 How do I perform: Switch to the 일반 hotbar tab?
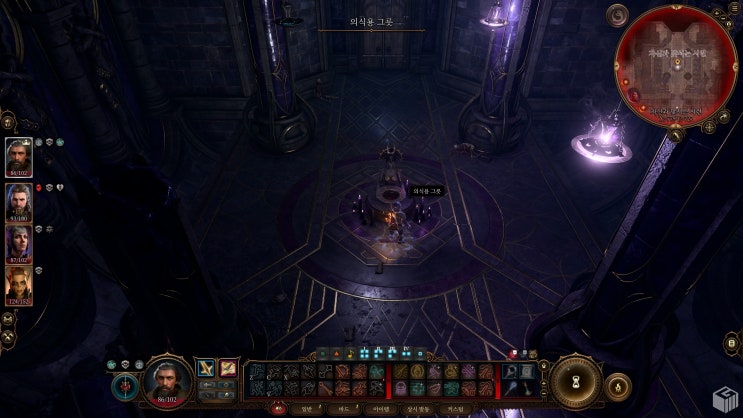(x=306, y=408)
